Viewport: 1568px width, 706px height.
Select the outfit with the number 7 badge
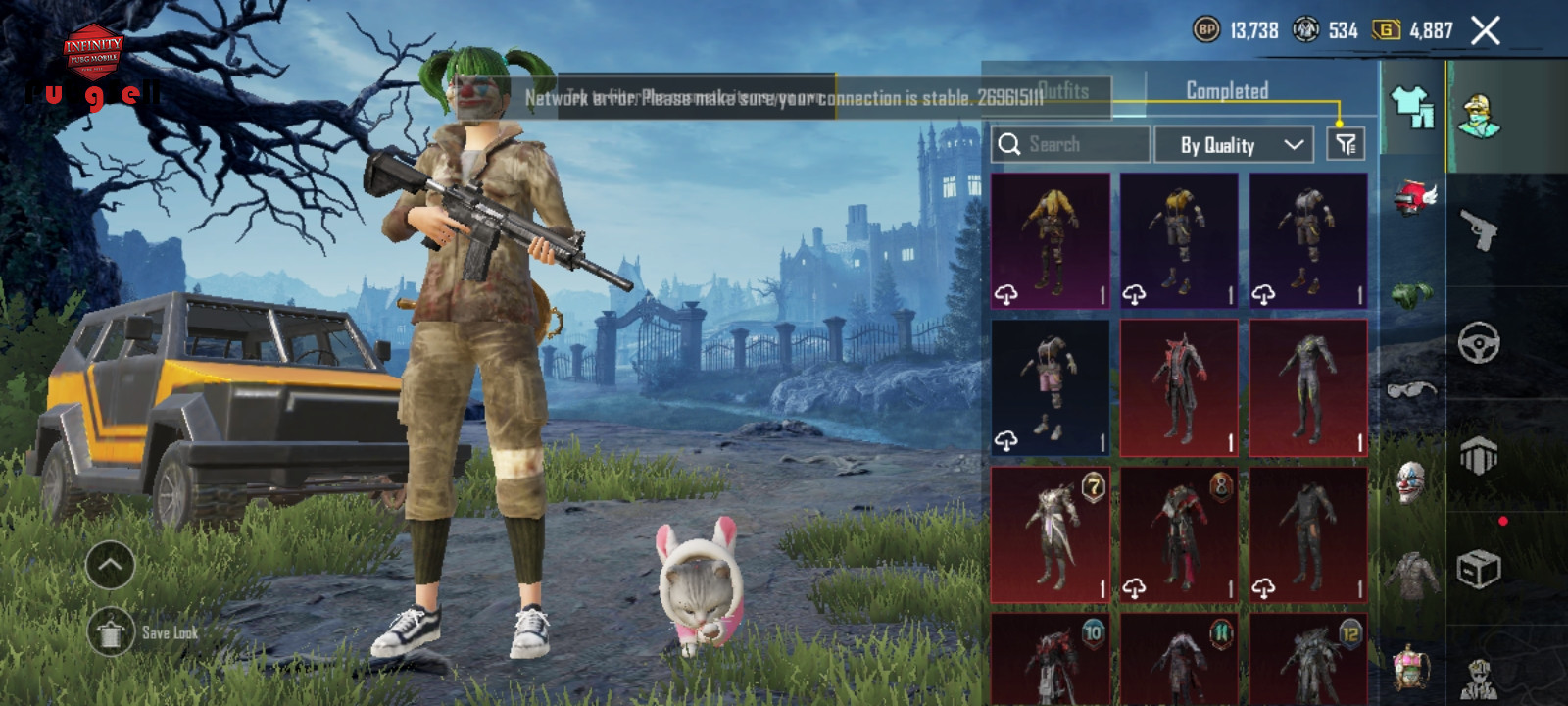(1051, 534)
